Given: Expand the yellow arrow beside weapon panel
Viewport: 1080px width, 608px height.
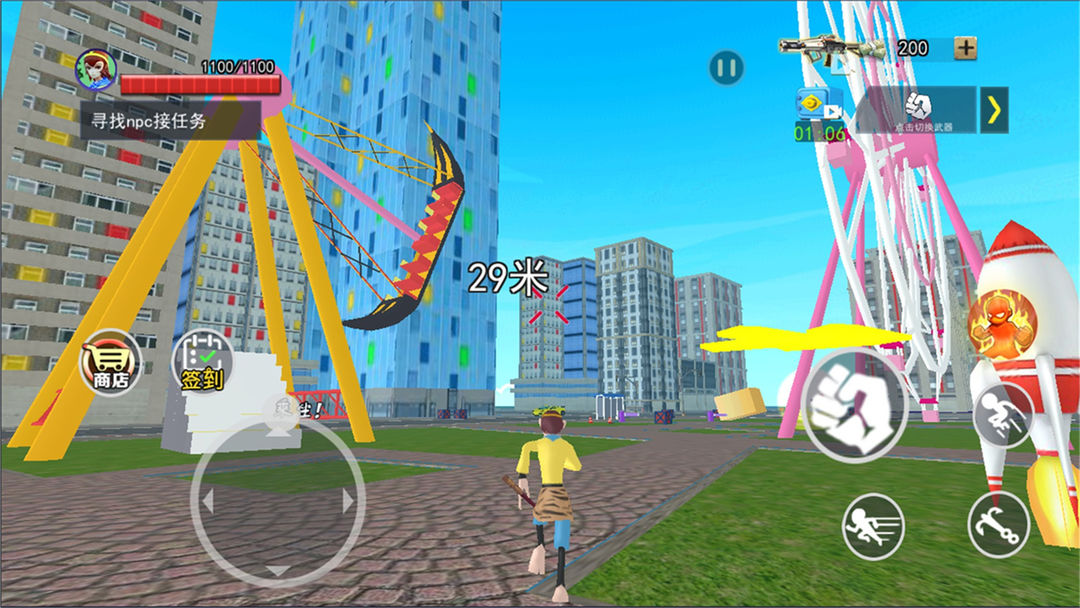Looking at the screenshot, I should (993, 109).
